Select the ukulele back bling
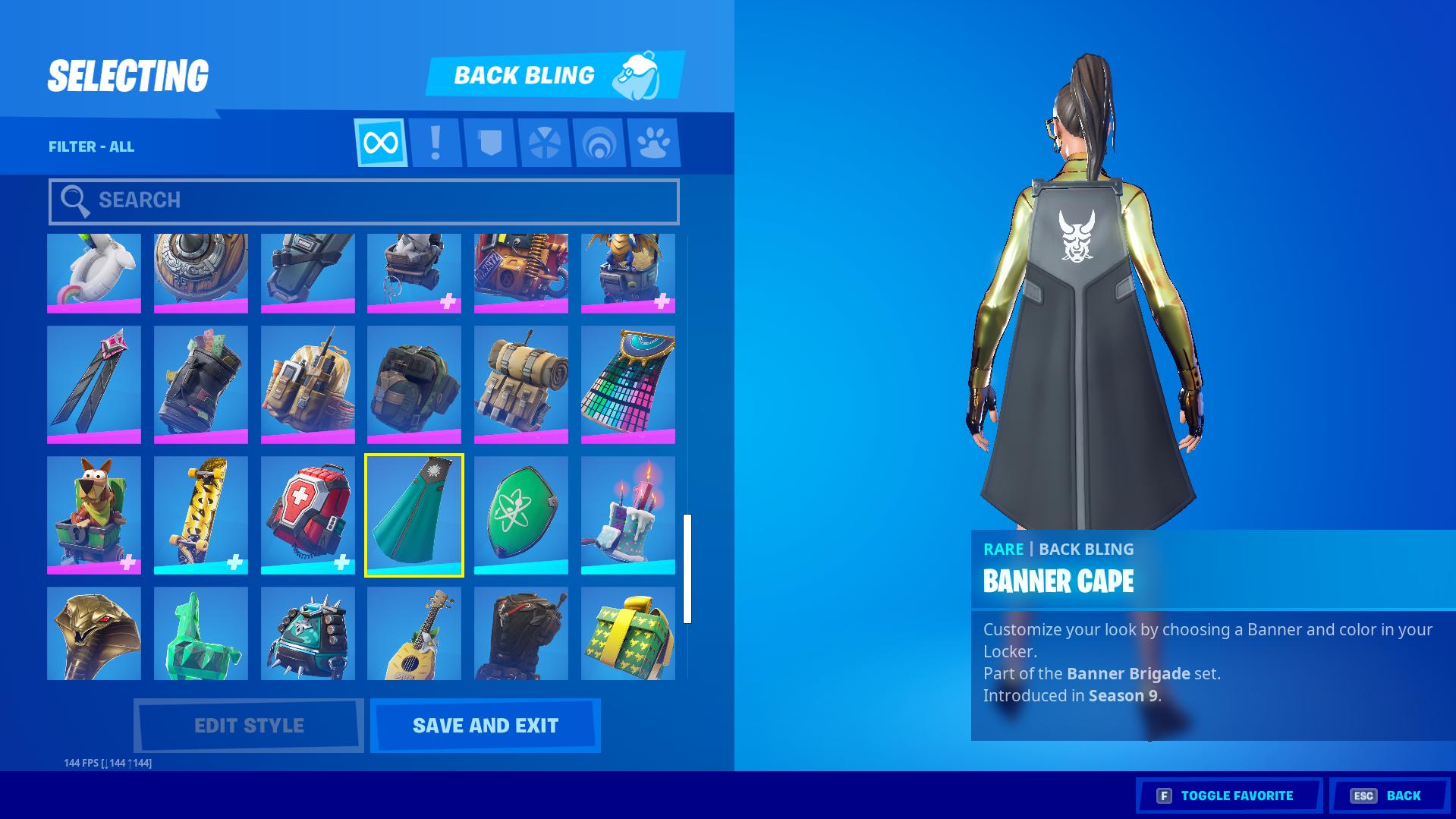The width and height of the screenshot is (1456, 819). point(414,633)
